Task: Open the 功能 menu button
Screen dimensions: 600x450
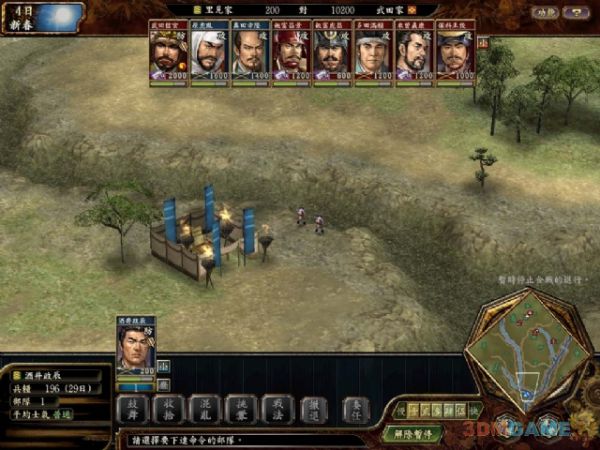Action: coord(545,13)
